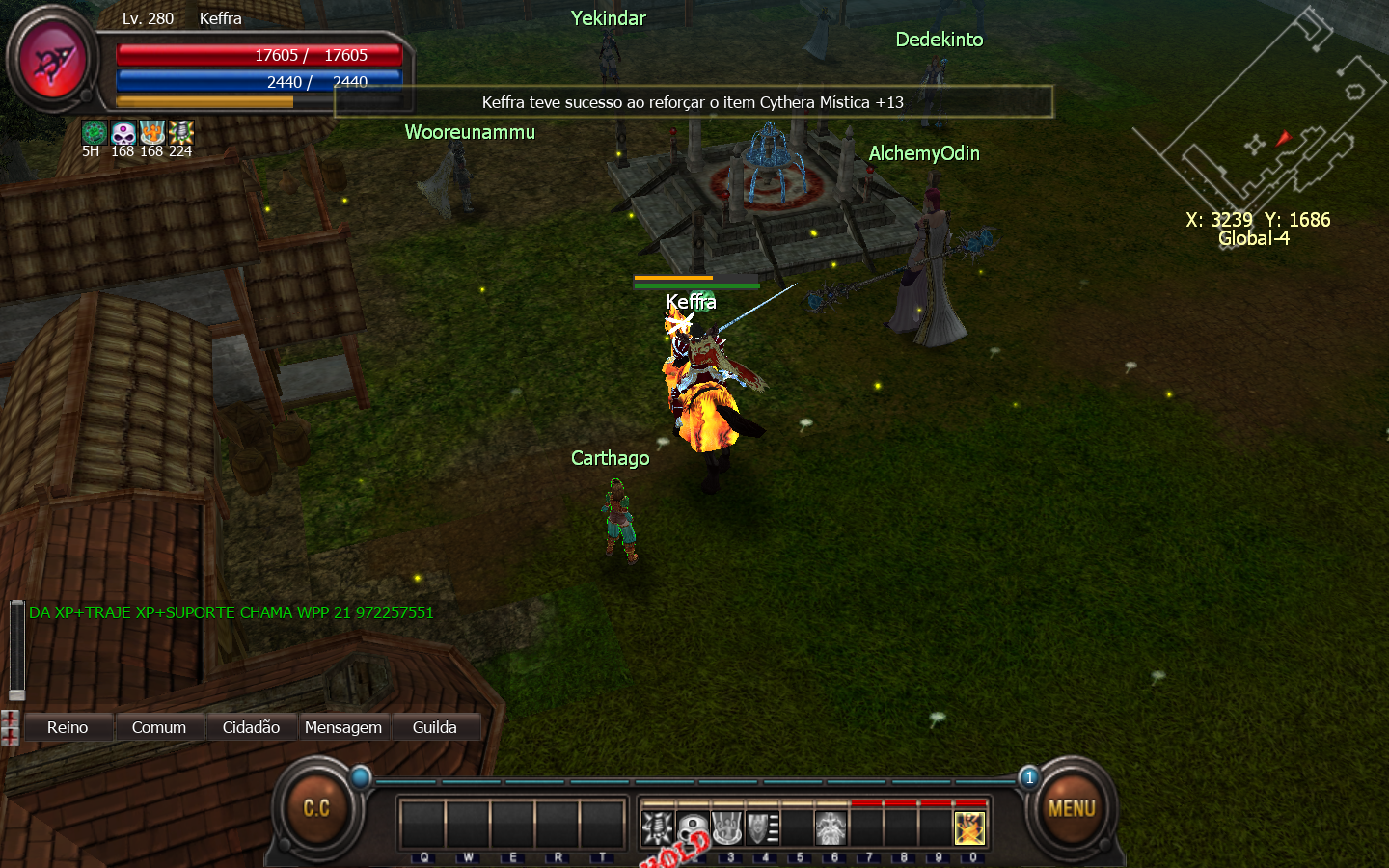Activate the skeleton ribcage skill in the hotbar
This screenshot has height=868, width=1389.
click(x=658, y=827)
